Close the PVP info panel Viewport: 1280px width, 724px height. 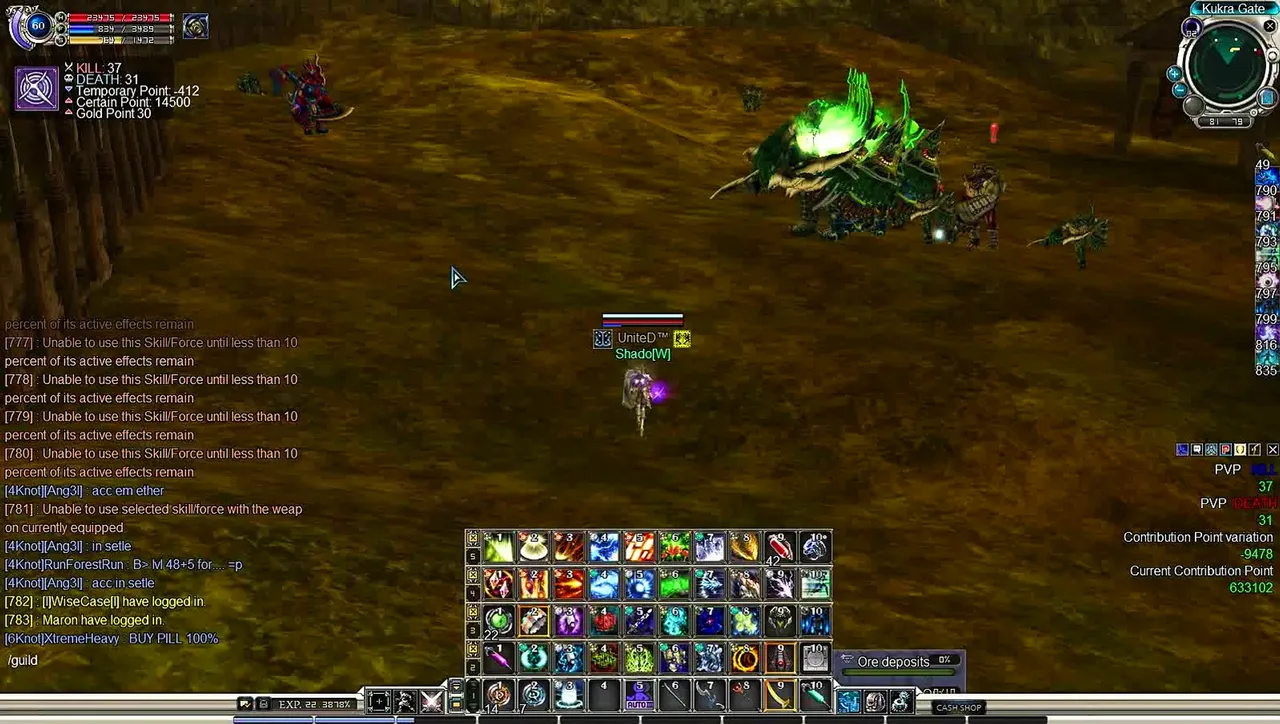coord(1272,450)
